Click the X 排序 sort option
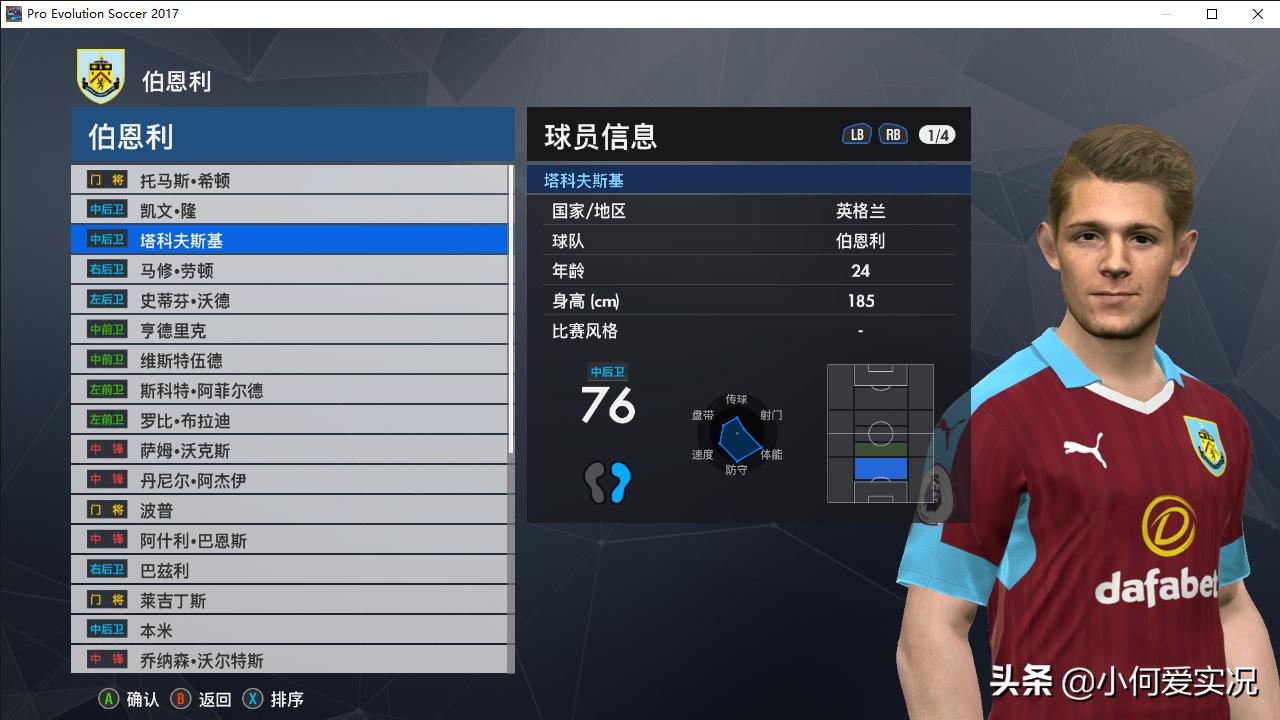 pos(267,699)
